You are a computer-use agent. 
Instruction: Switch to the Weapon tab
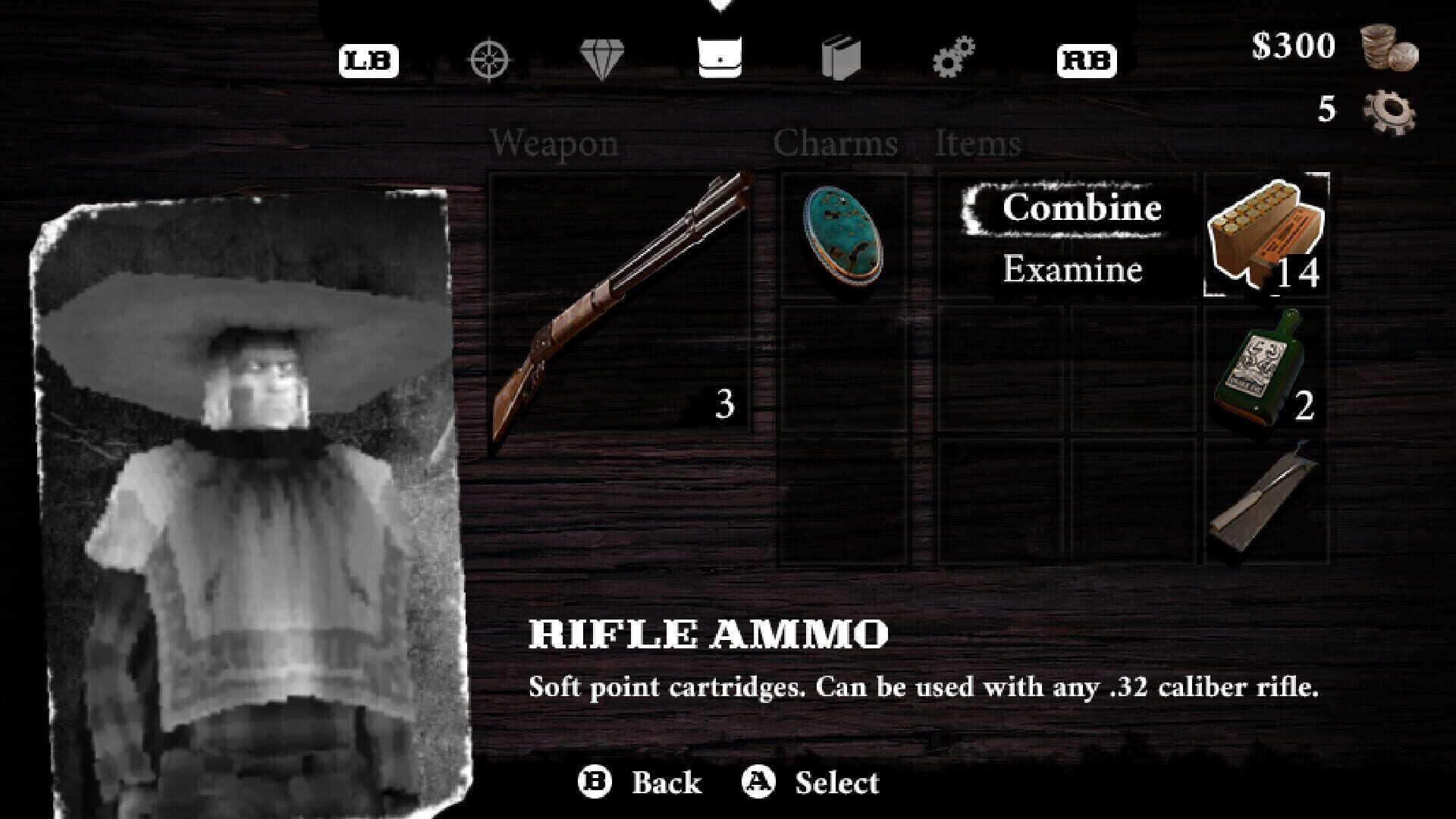[x=554, y=143]
